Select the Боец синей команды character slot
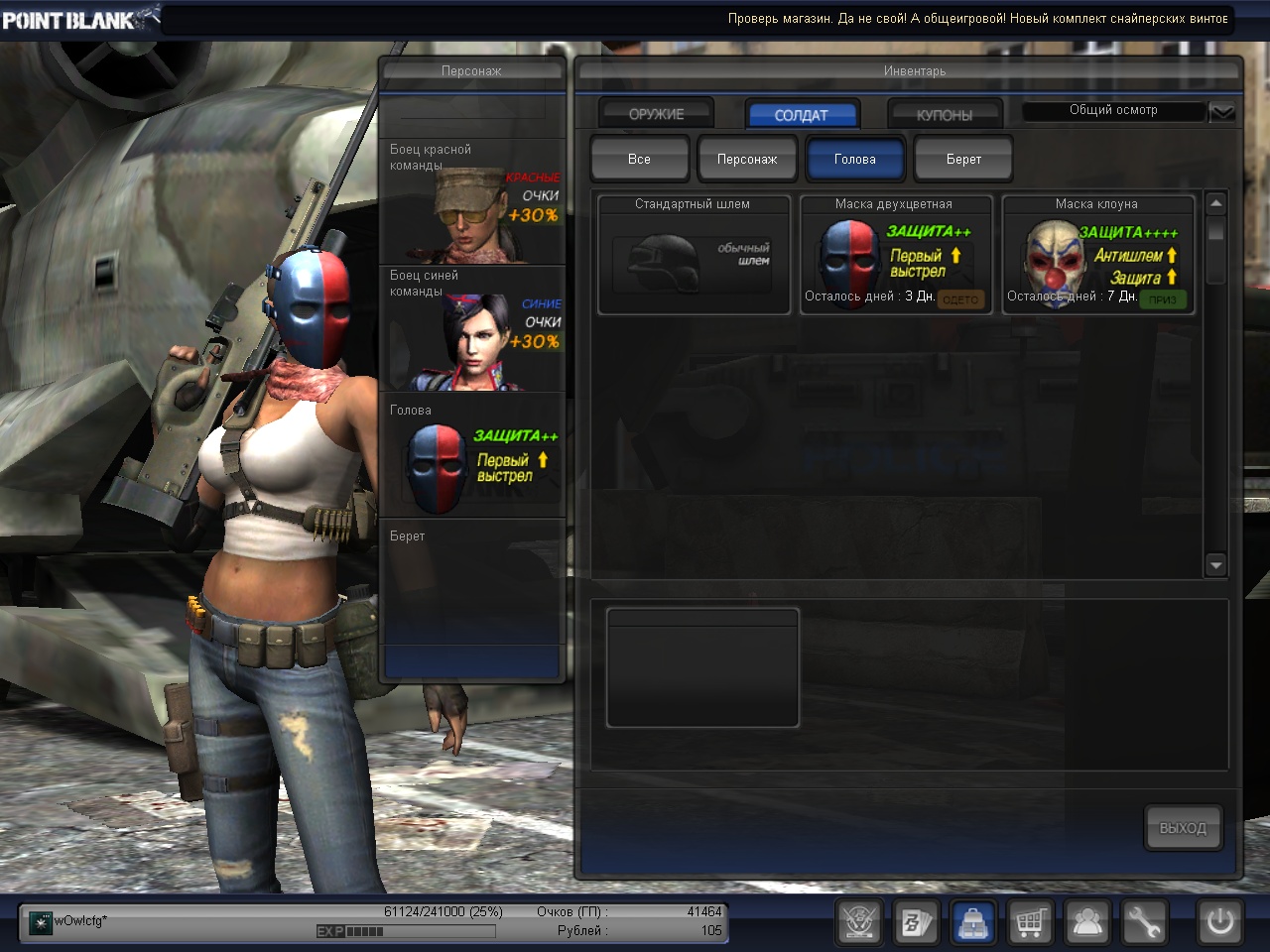1270x952 pixels. coord(472,329)
